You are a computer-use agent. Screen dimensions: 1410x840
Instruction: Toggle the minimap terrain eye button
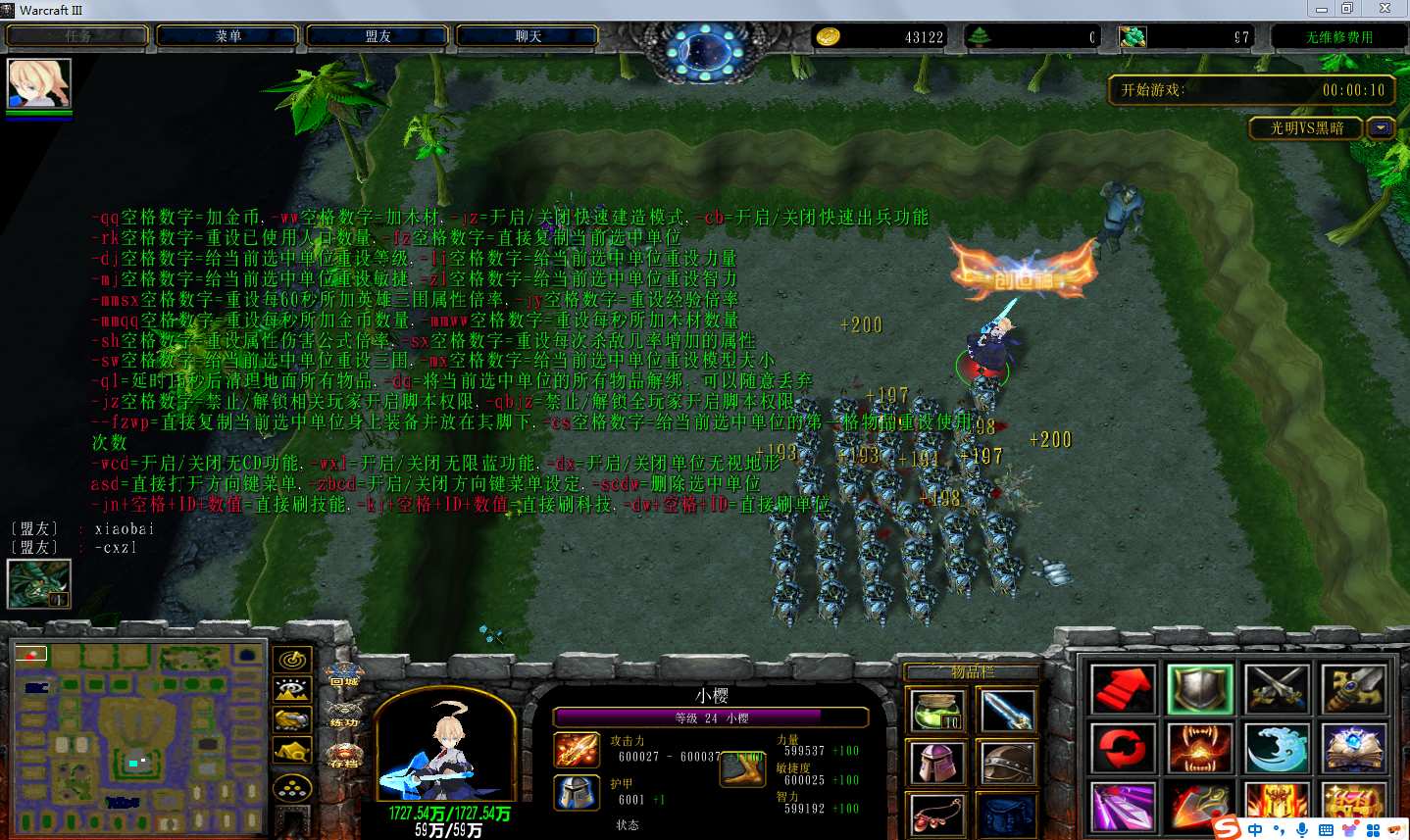coord(291,690)
